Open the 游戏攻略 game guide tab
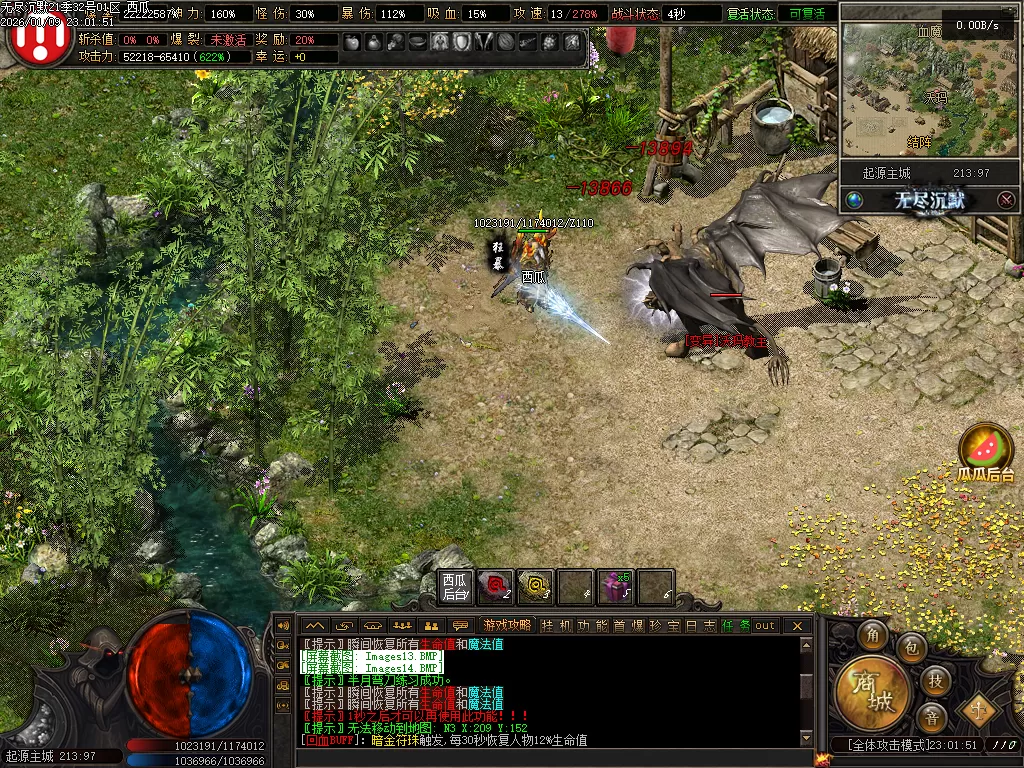This screenshot has width=1024, height=768. coord(506,625)
